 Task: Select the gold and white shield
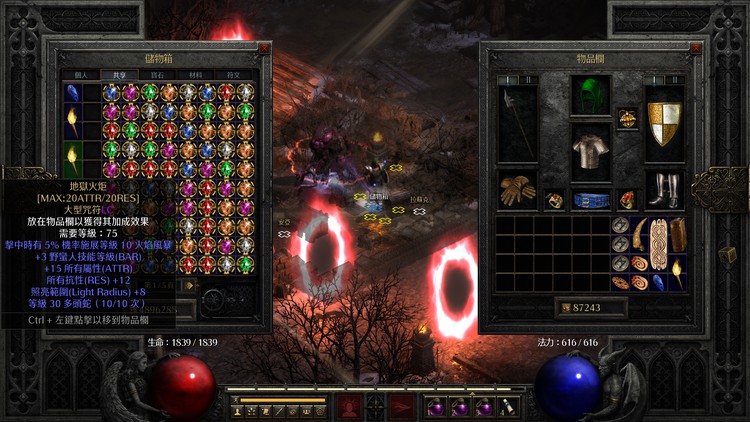[664, 122]
